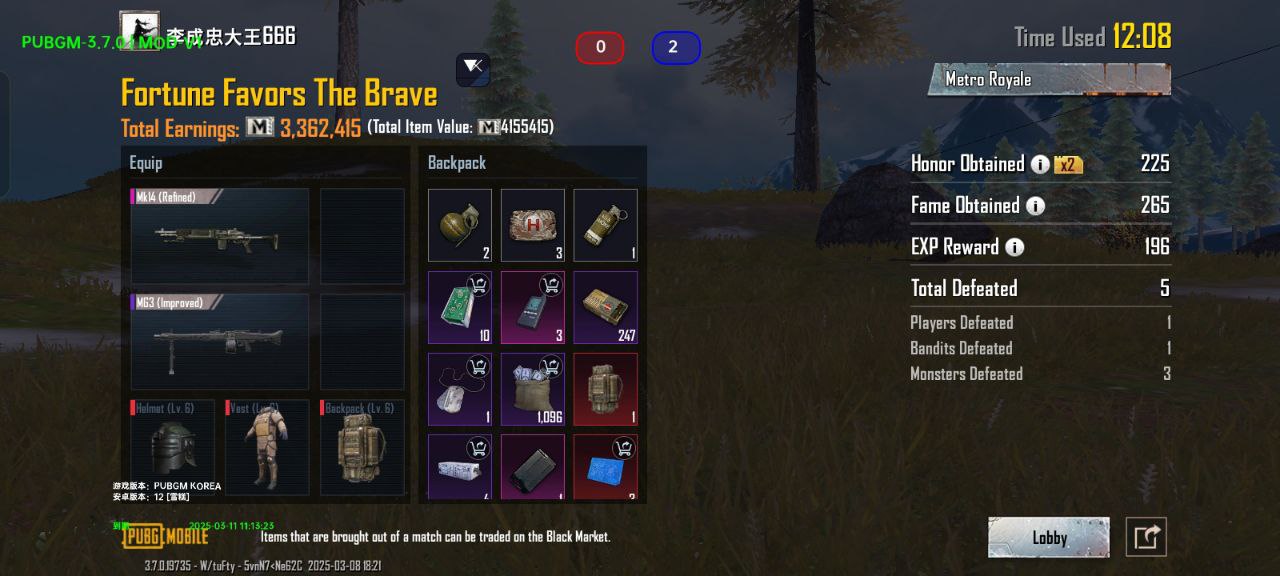Pick the smoke grenade backpack item

(605, 225)
